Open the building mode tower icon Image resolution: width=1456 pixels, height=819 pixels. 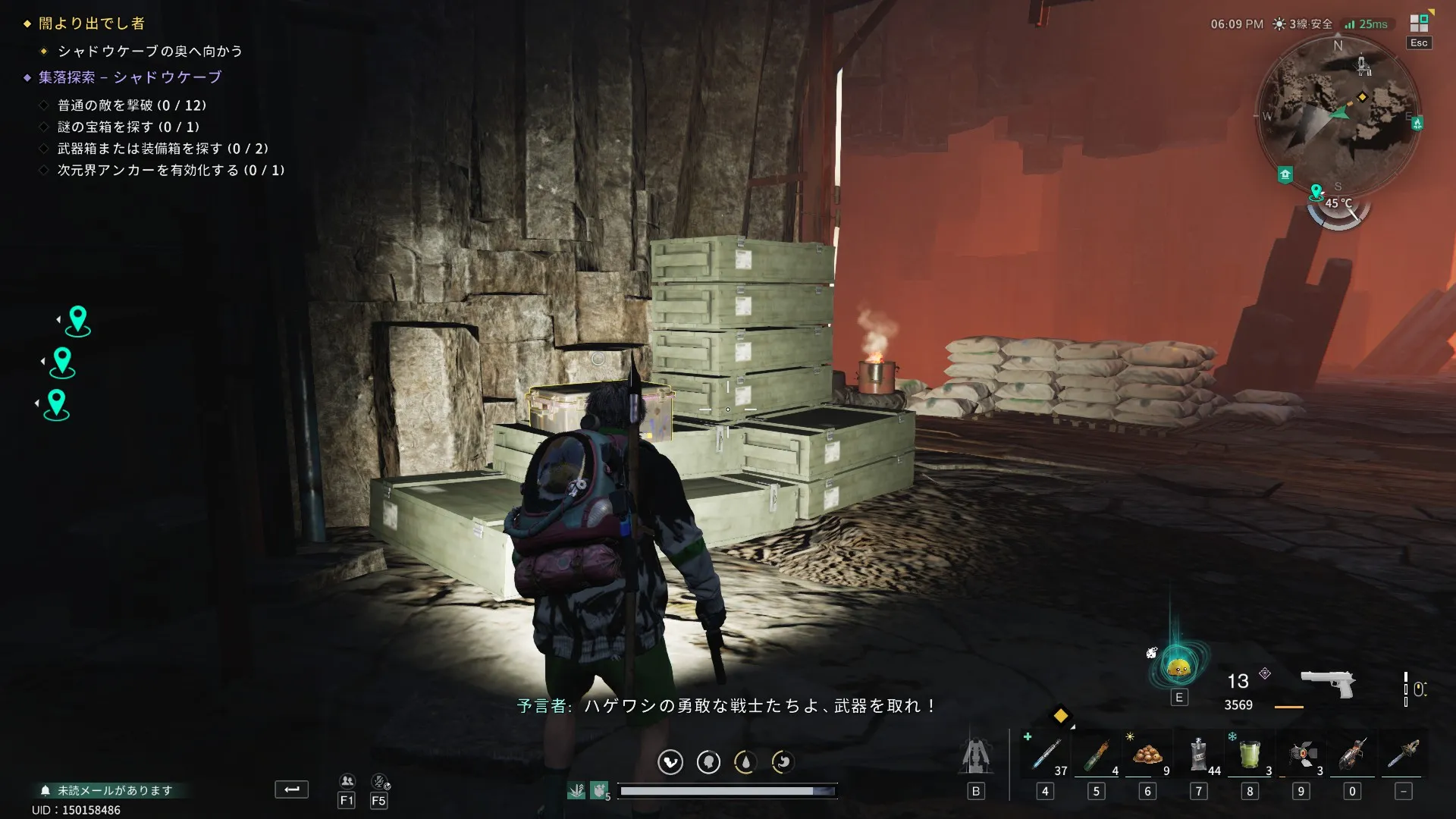coord(975,755)
